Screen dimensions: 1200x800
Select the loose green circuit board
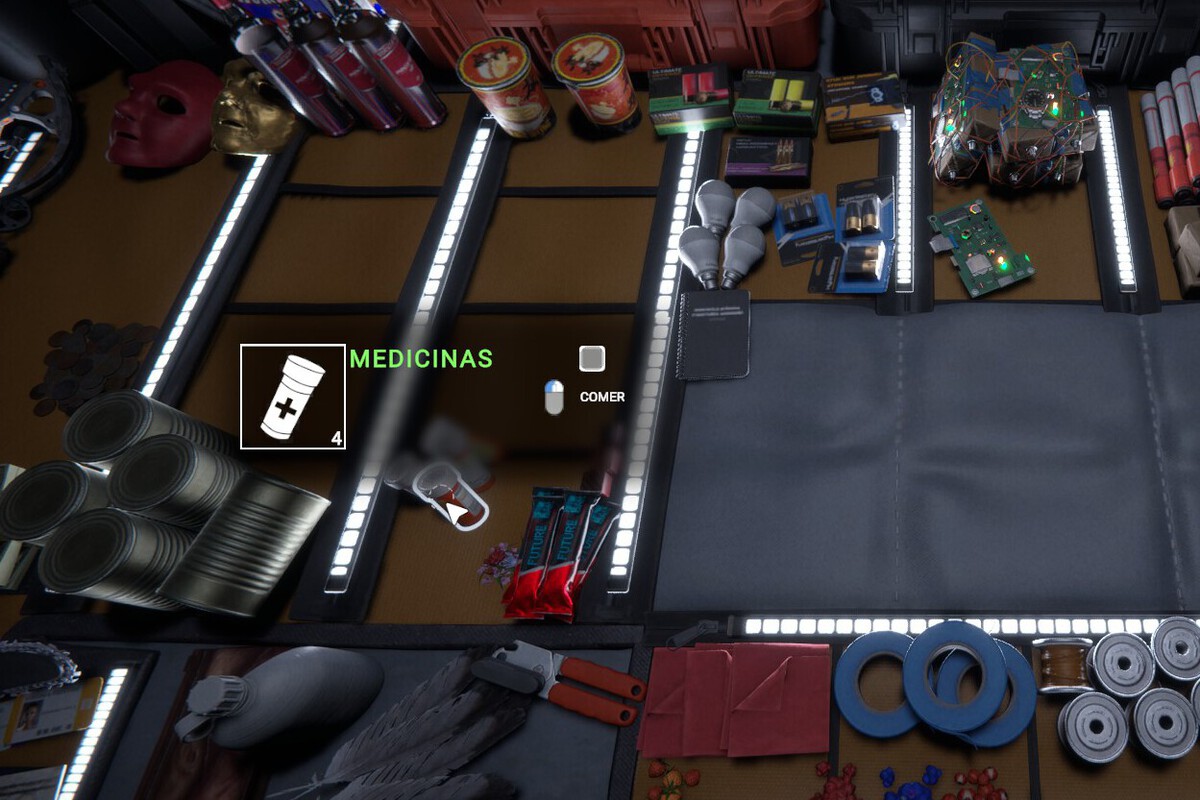tap(981, 246)
